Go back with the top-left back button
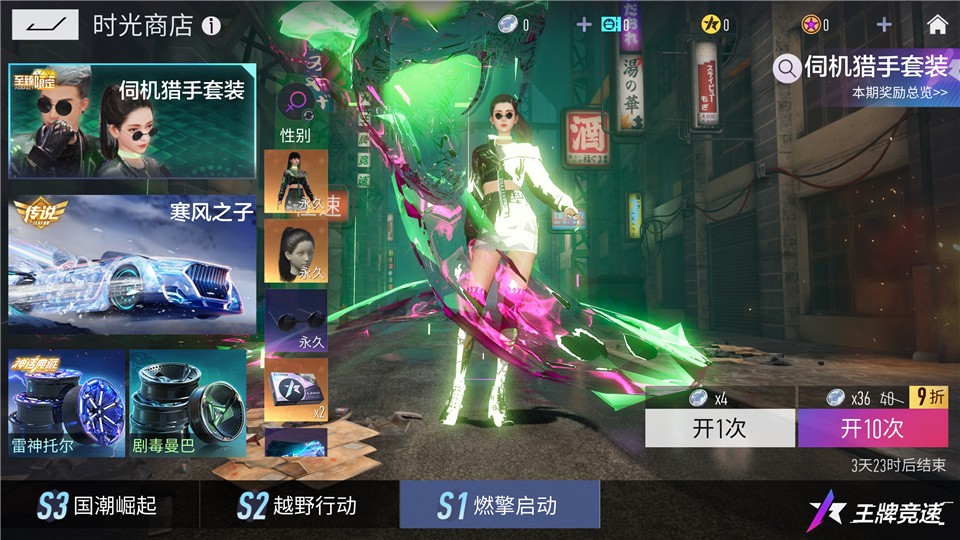This screenshot has width=960, height=540. [45, 24]
